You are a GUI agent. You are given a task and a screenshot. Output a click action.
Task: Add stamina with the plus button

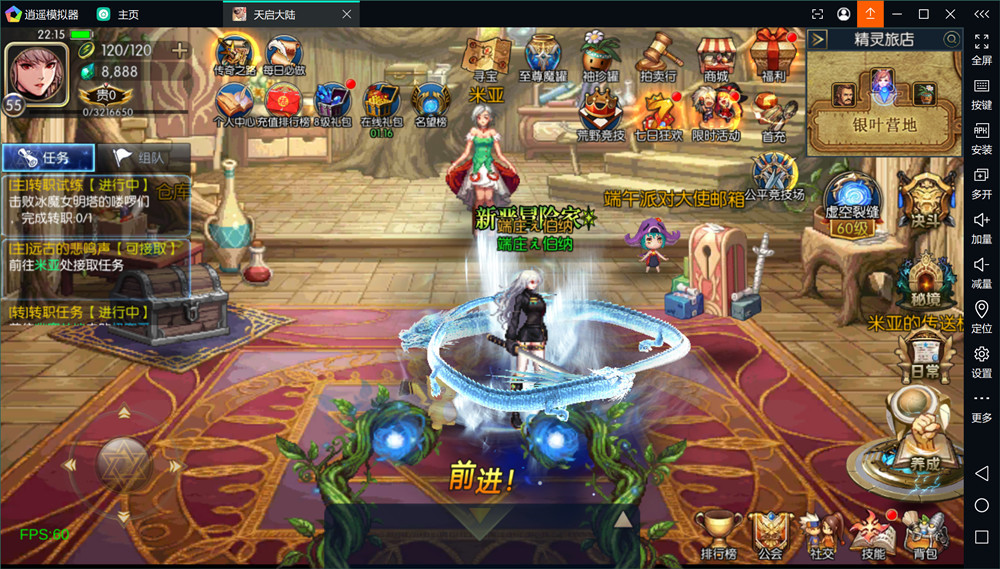[180, 50]
